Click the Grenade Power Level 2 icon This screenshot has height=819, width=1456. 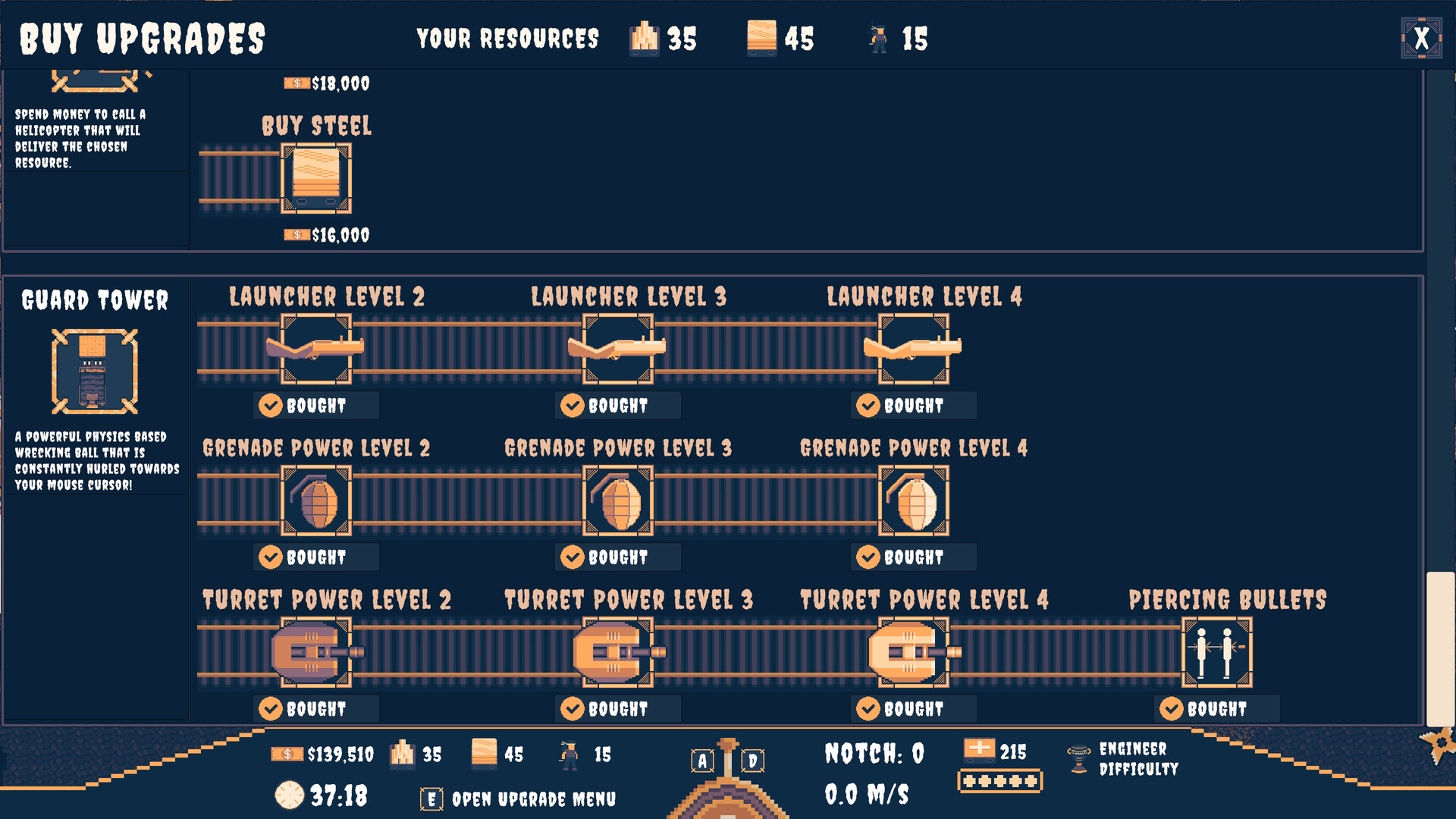click(316, 500)
